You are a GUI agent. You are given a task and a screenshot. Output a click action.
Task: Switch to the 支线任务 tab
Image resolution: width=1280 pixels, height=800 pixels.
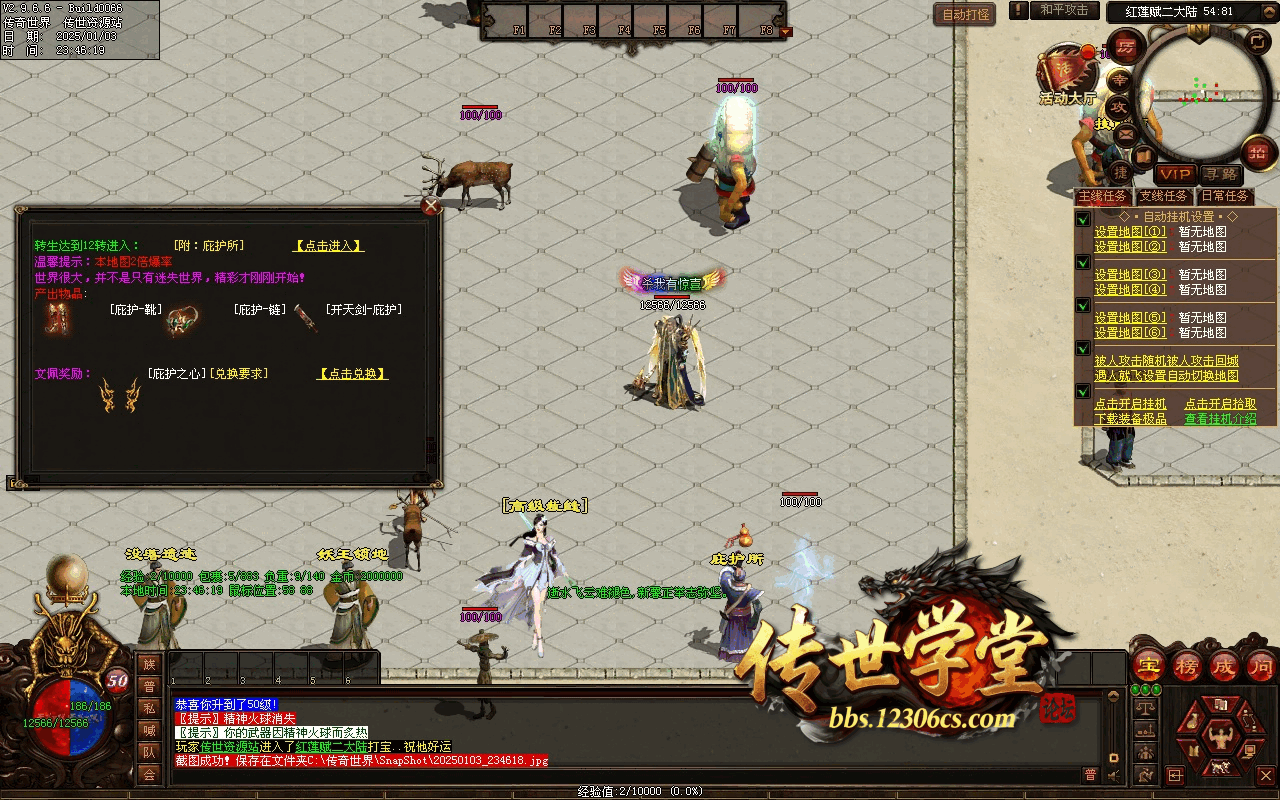click(1164, 196)
